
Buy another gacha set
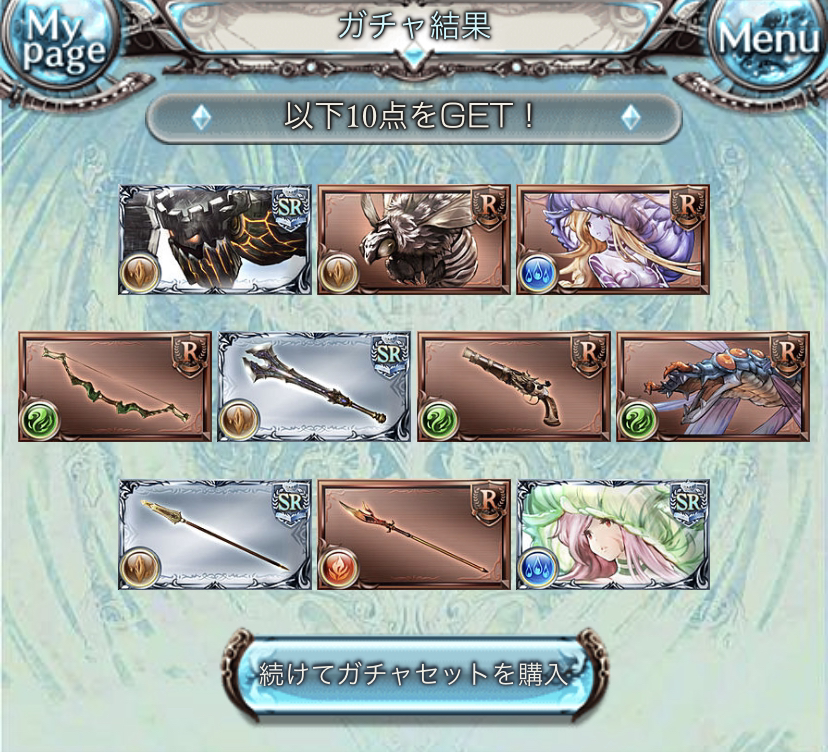(413, 673)
